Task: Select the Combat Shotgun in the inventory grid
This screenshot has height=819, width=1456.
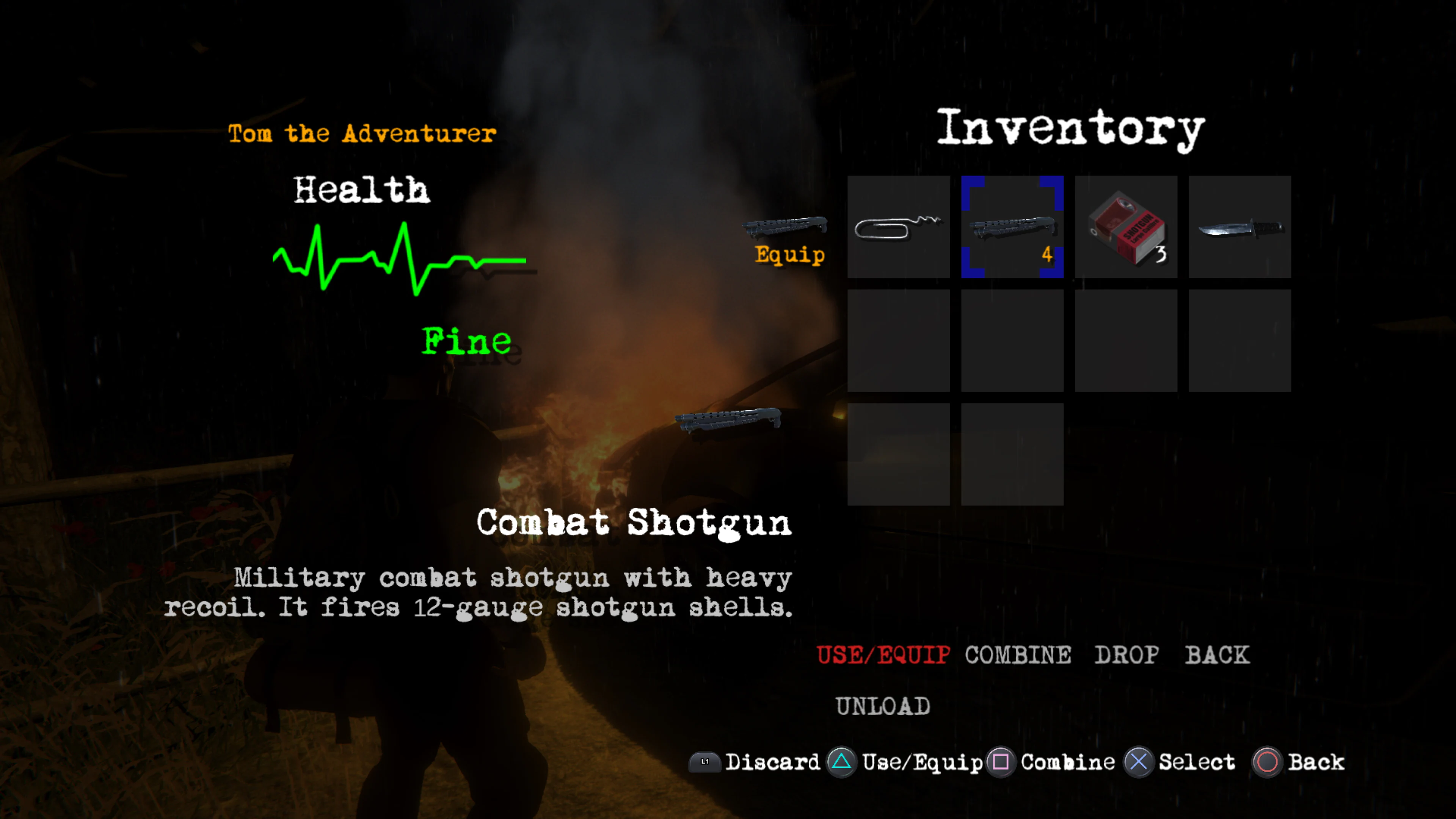Action: click(1012, 226)
